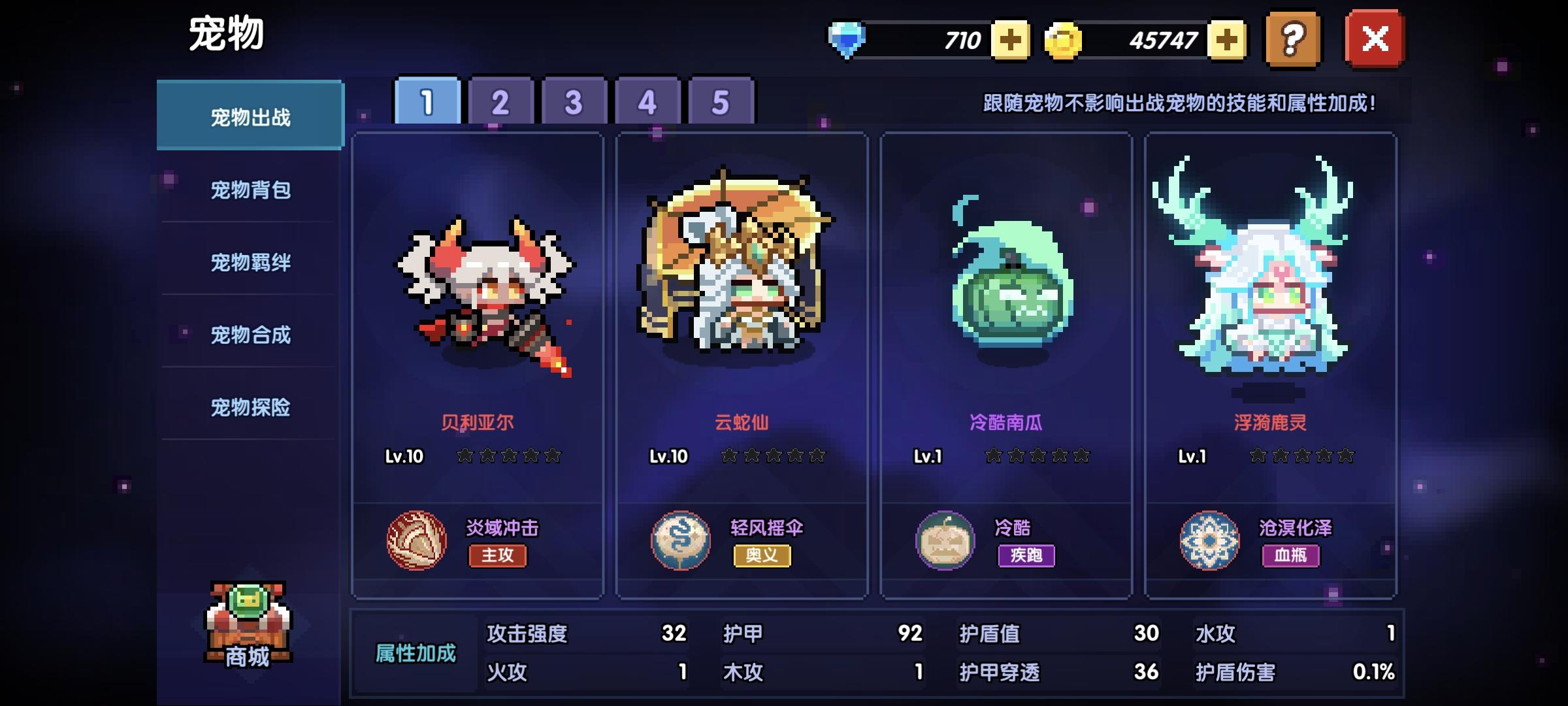This screenshot has width=1568, height=706.
Task: Select the 沧溟化泽 skill icon
Action: [1211, 543]
